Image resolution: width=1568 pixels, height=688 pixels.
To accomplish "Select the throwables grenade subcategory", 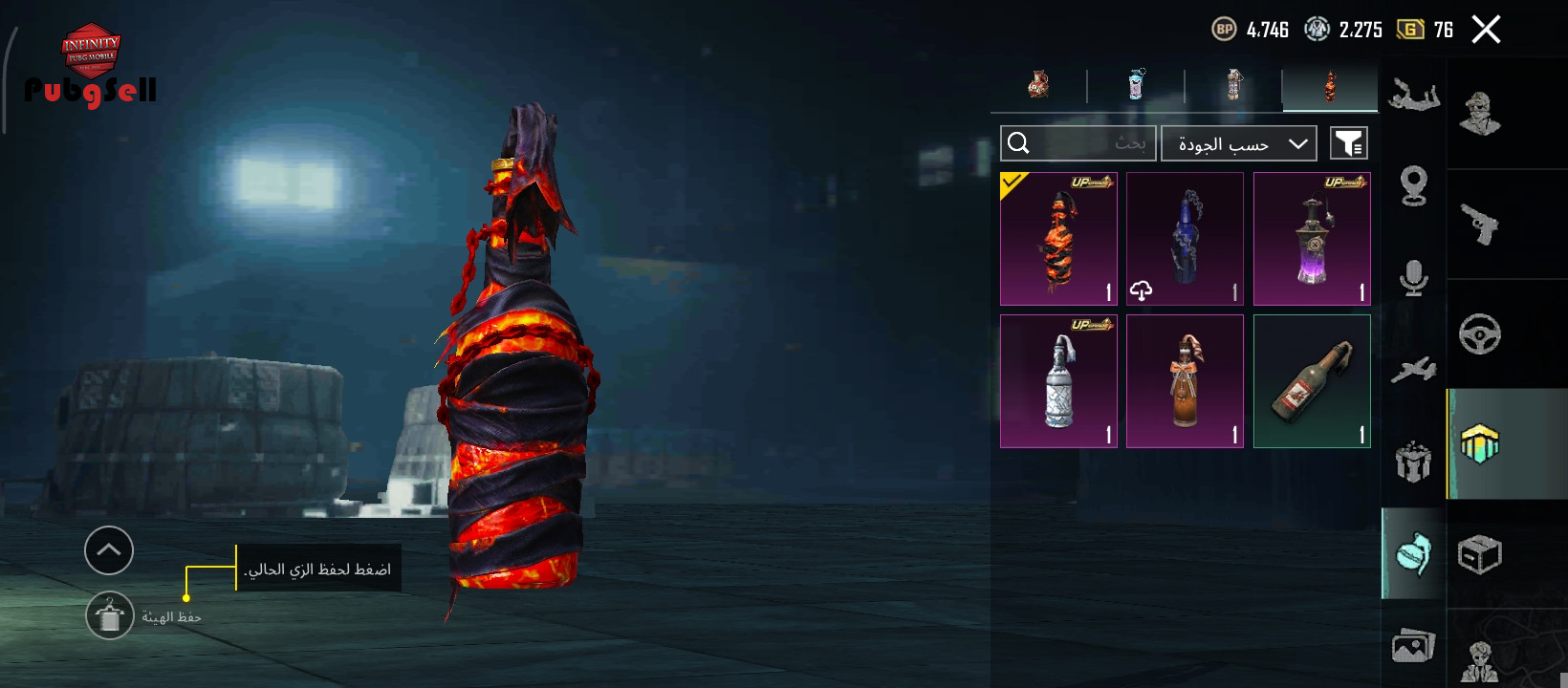I will [1413, 554].
